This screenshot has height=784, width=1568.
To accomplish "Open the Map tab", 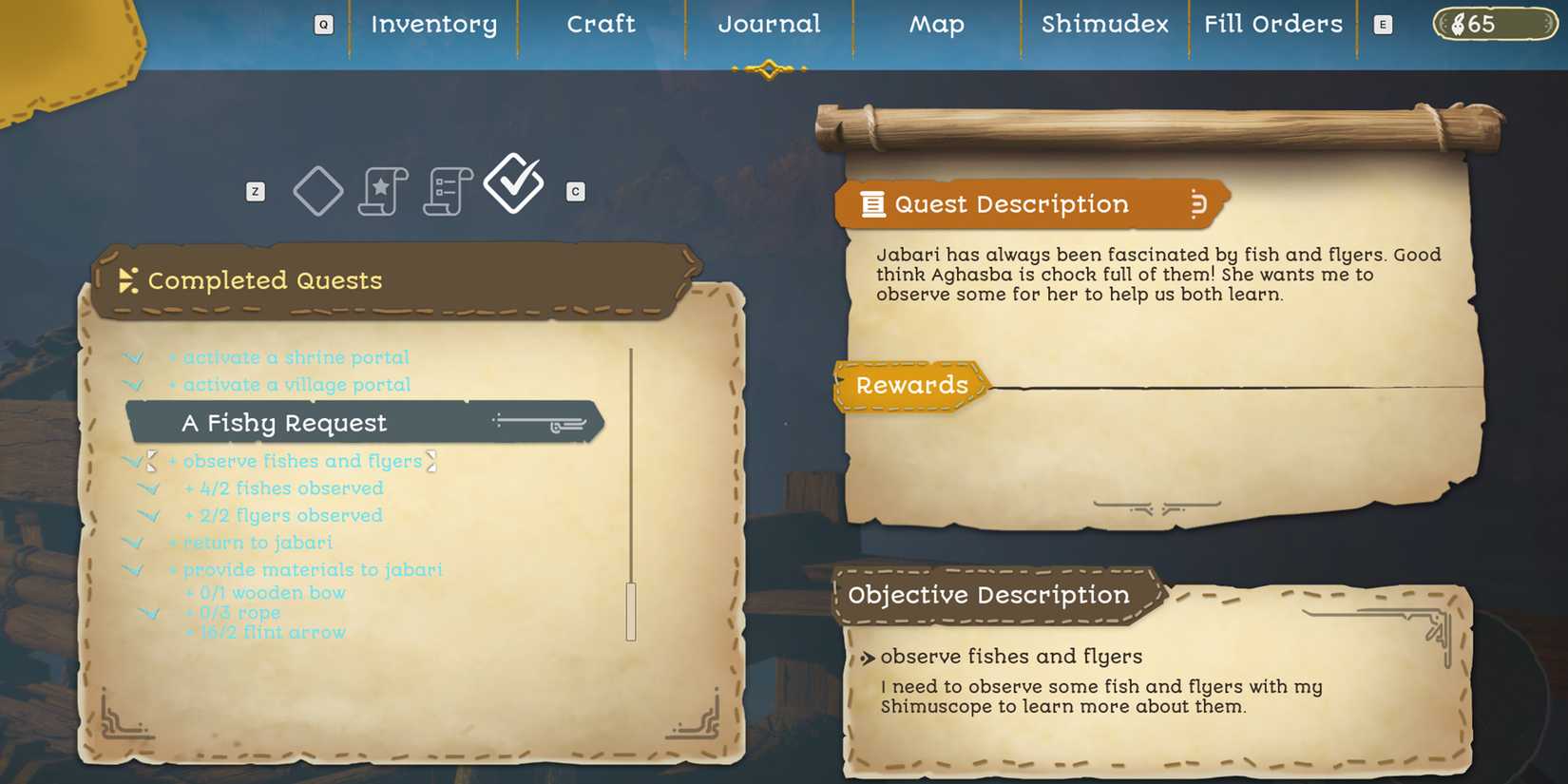I will click(935, 25).
